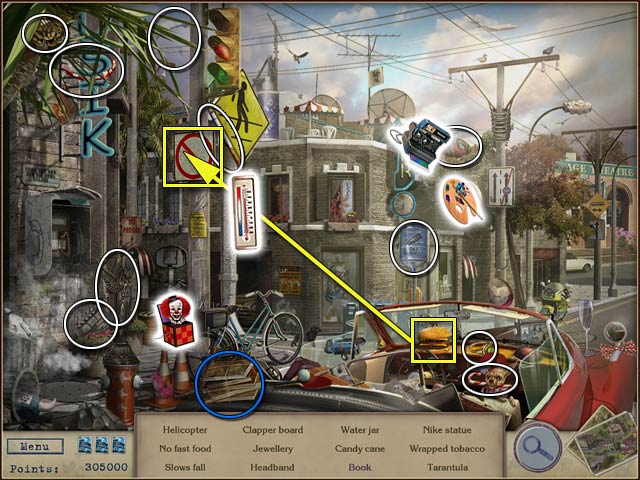This screenshot has height=480, width=640.
Task: Choose the Wrapped tobacco list entry
Action: click(441, 449)
